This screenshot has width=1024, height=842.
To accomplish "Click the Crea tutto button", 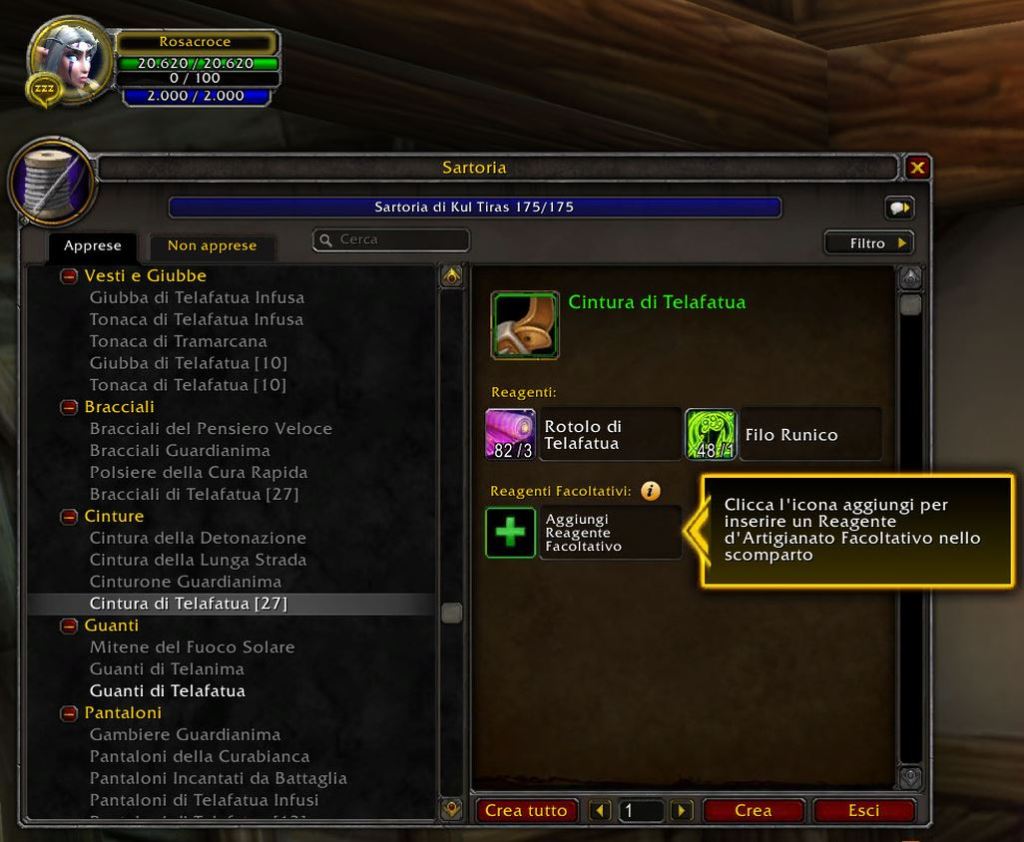I will pyautogui.click(x=526, y=810).
